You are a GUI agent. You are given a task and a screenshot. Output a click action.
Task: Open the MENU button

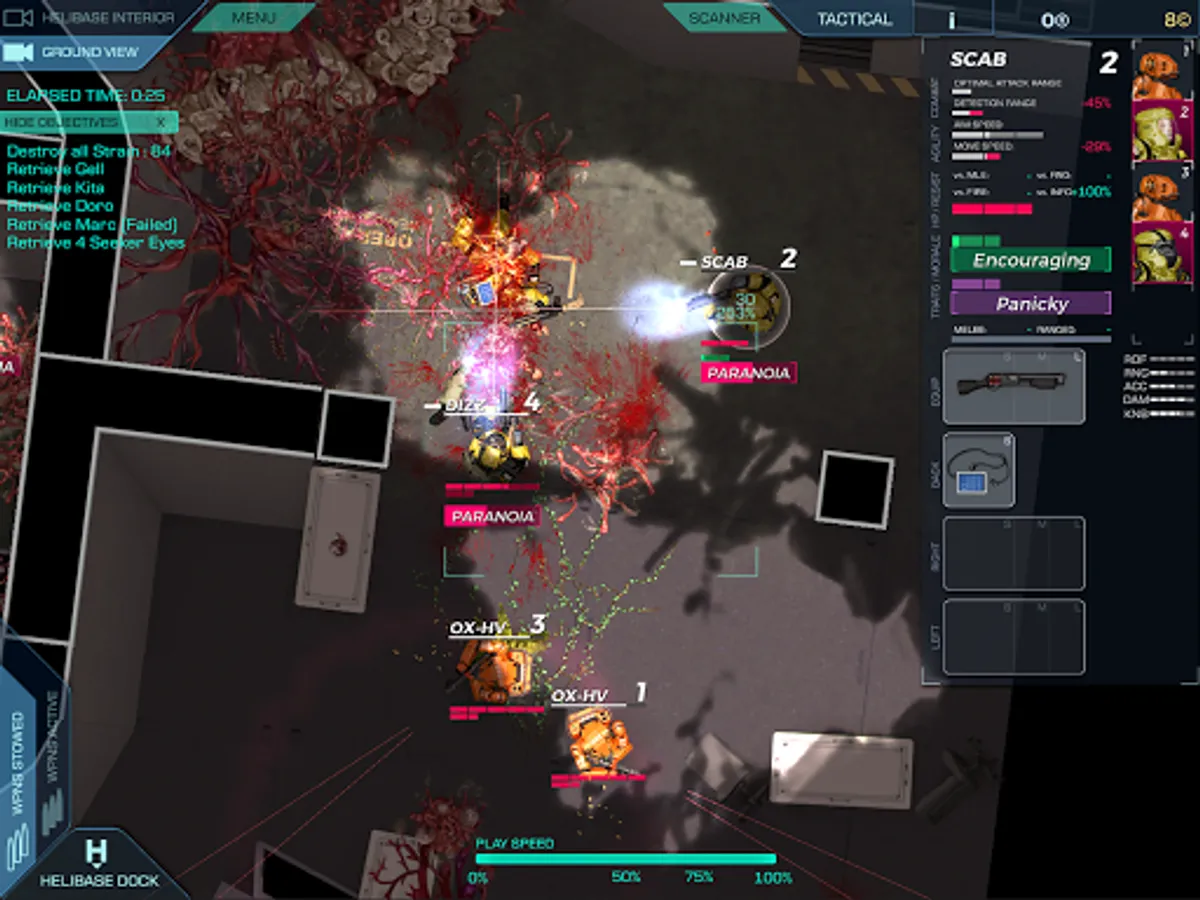(x=254, y=18)
